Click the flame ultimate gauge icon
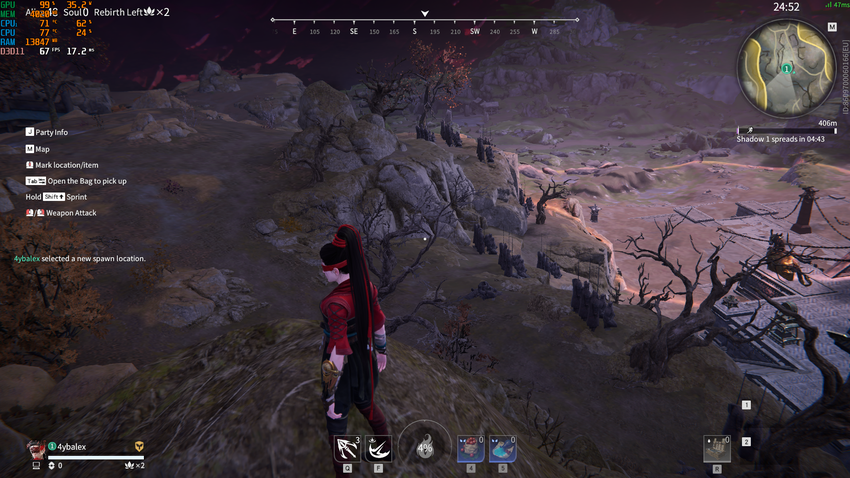This screenshot has width=850, height=478. pyautogui.click(x=424, y=446)
